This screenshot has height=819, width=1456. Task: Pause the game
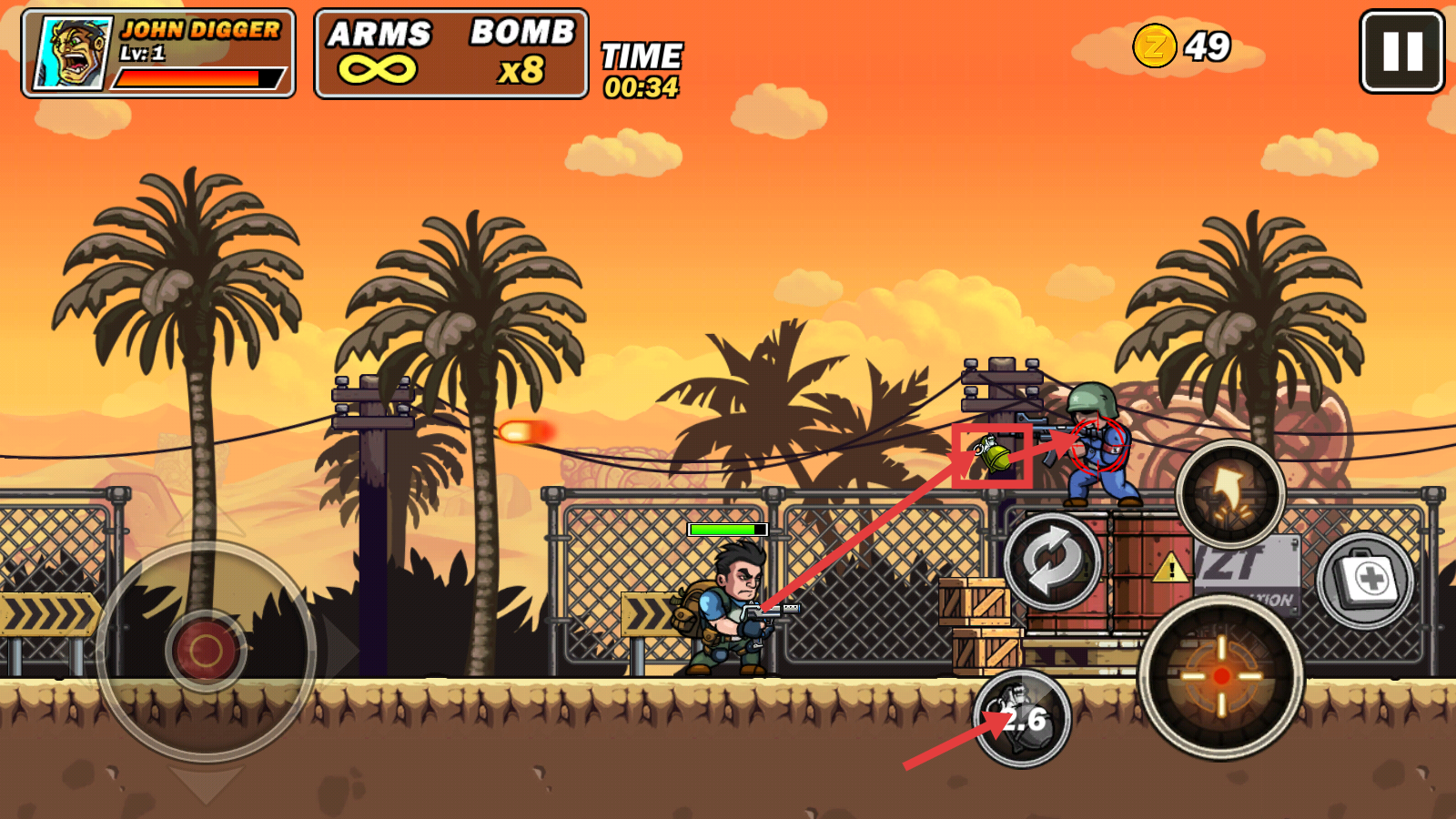[x=1401, y=51]
